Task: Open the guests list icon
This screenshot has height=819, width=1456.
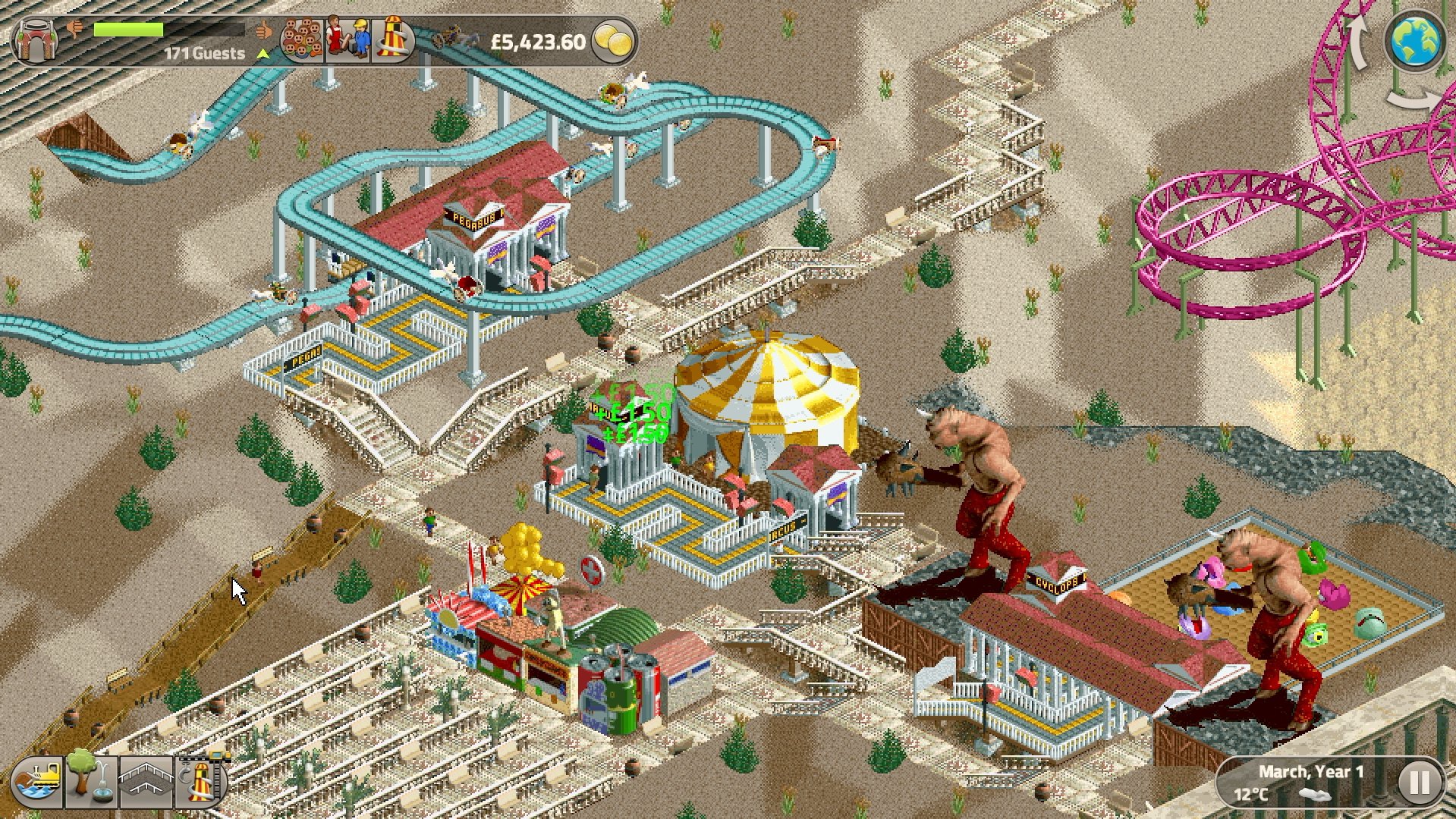Action: [x=301, y=39]
